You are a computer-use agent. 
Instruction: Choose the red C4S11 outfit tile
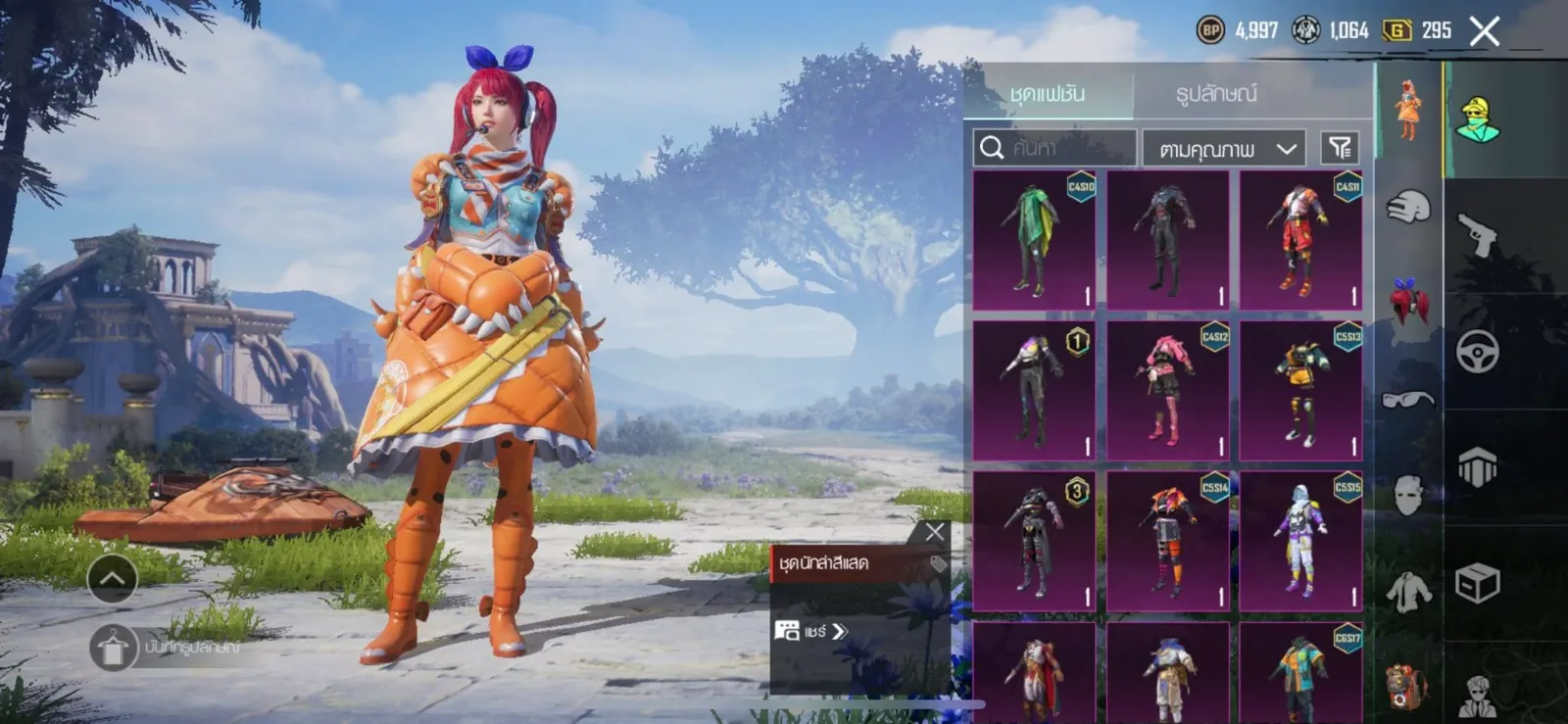tap(1300, 240)
